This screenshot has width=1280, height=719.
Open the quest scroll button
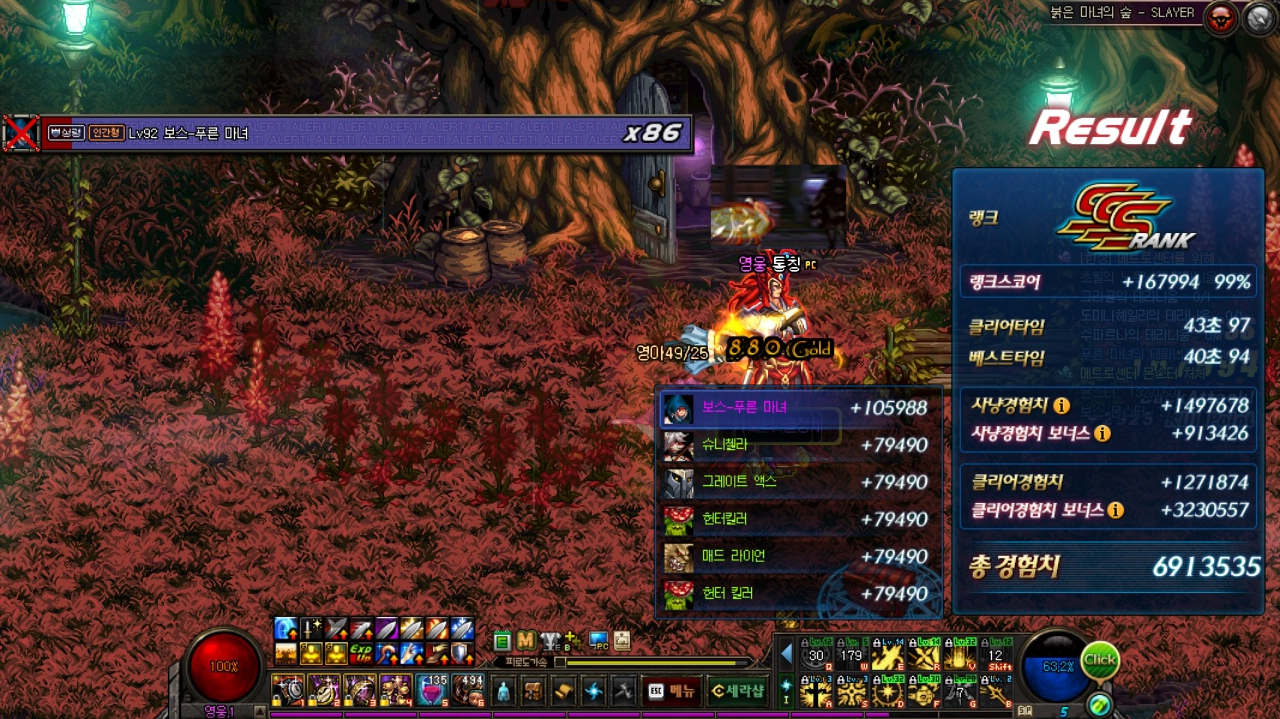pyautogui.click(x=564, y=691)
